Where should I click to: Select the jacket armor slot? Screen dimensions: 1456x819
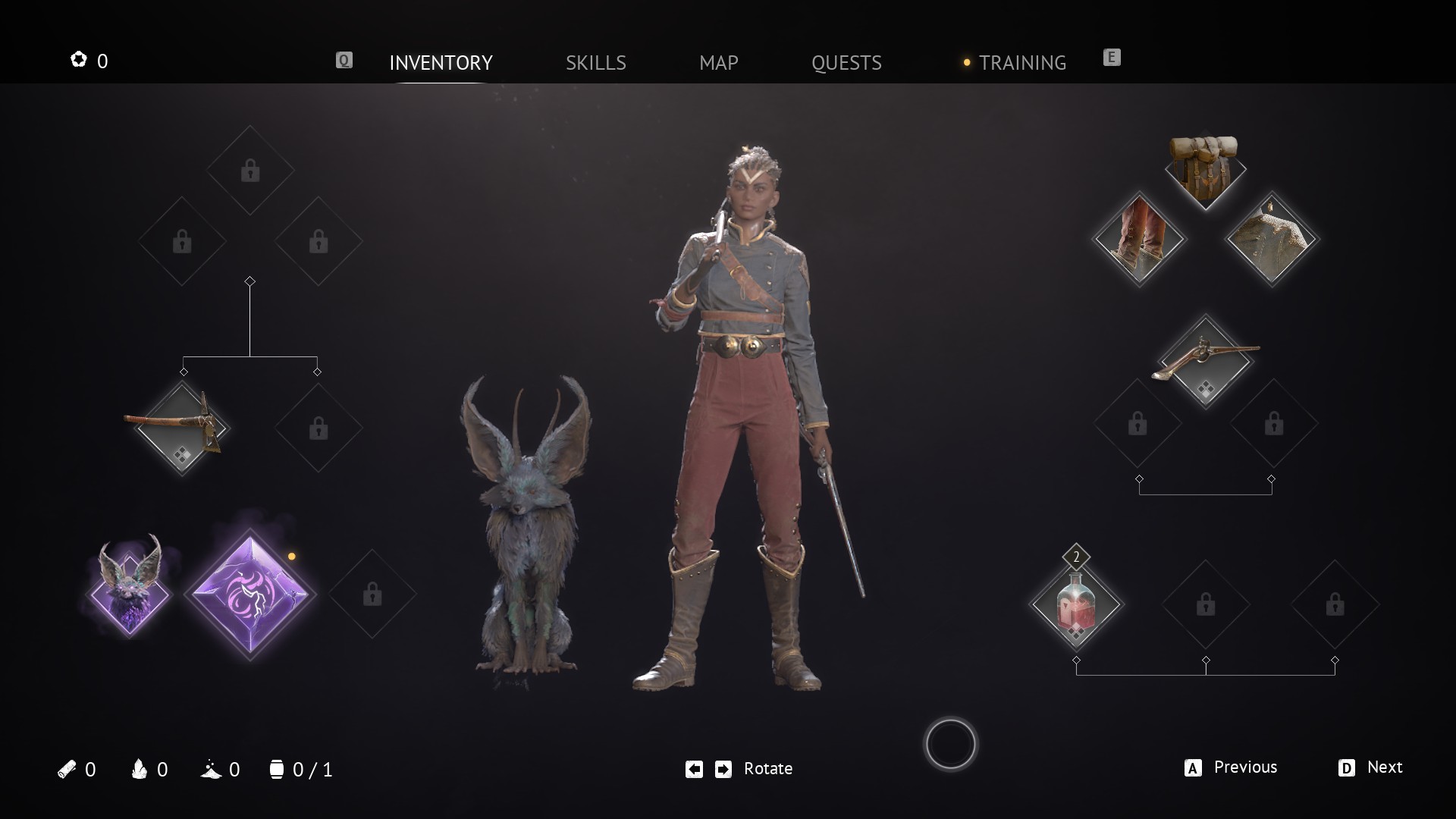pos(1272,239)
